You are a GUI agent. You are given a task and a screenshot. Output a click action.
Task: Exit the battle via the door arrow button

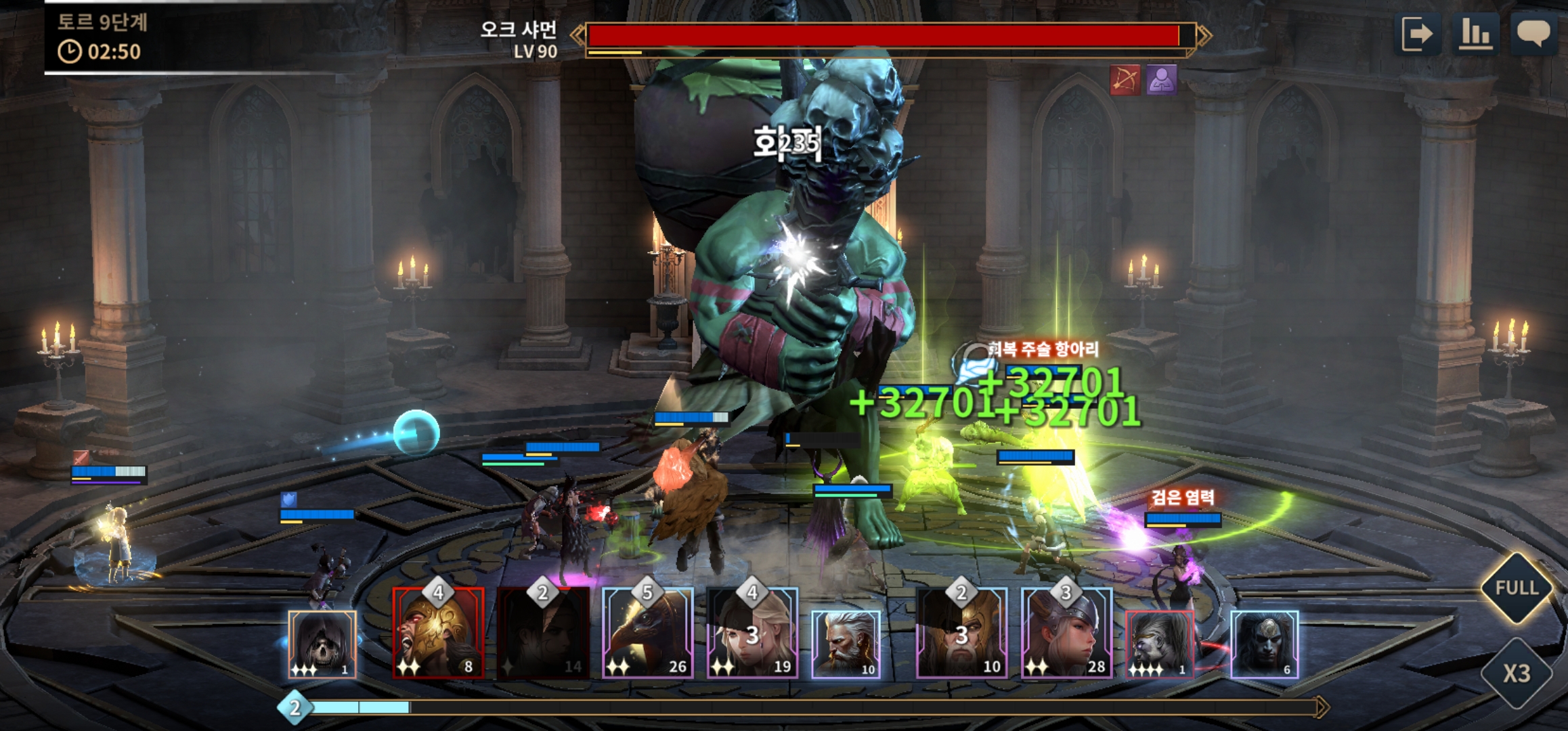[1418, 34]
